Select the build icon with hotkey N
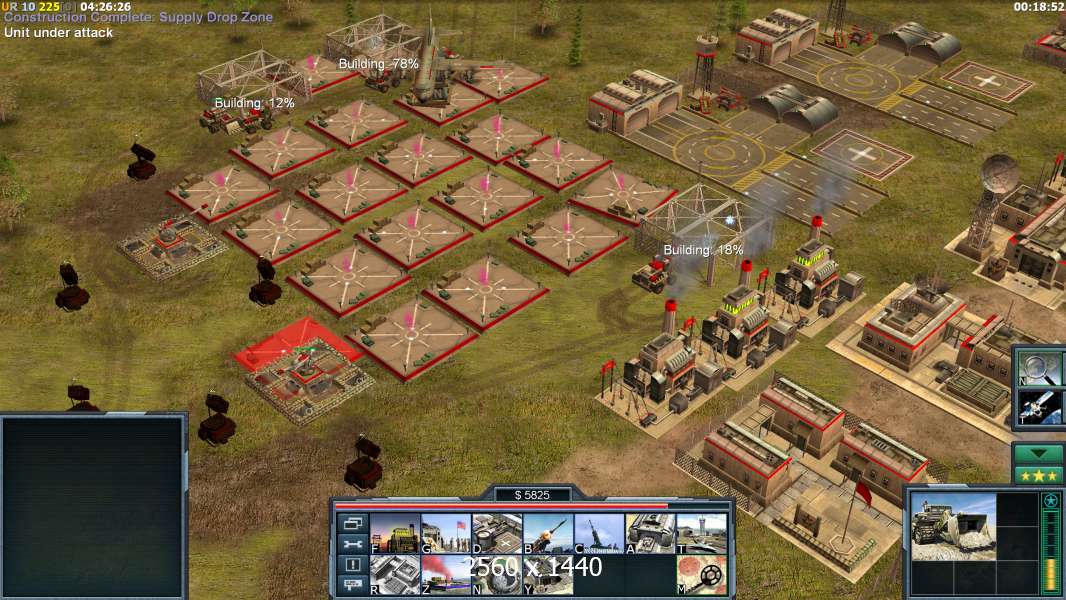 click(497, 575)
